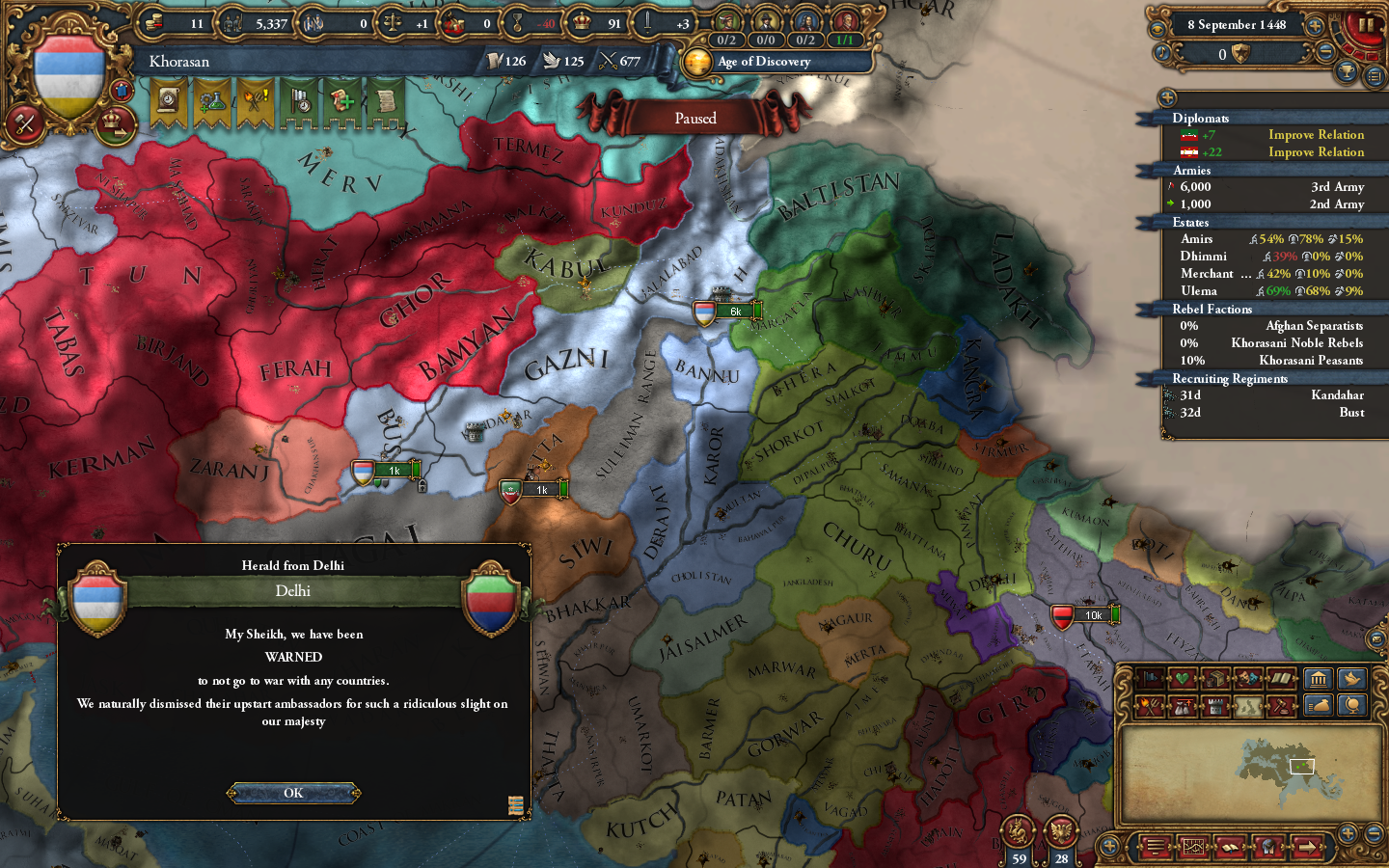
Task: Open the ledger with the graph icon
Action: tap(1193, 847)
